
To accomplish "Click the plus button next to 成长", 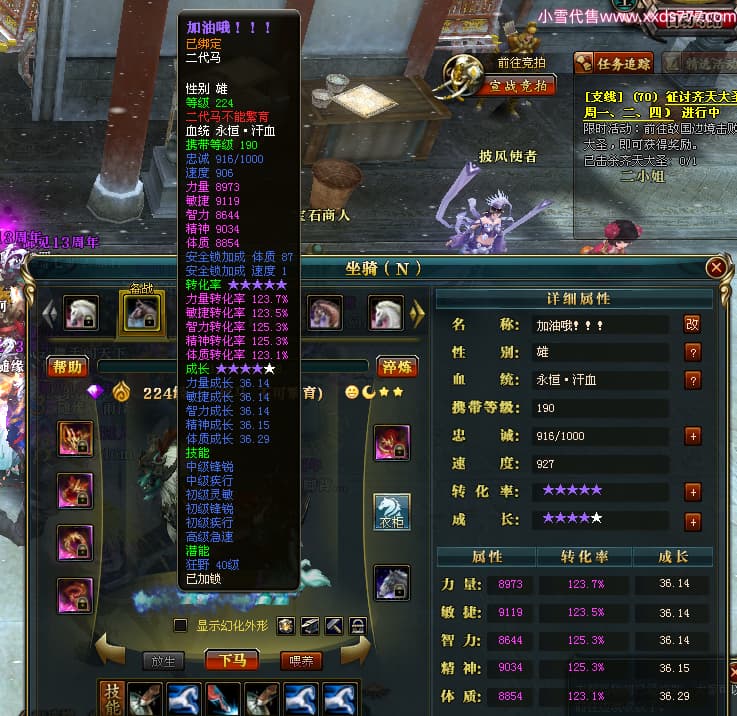I will 692,521.
